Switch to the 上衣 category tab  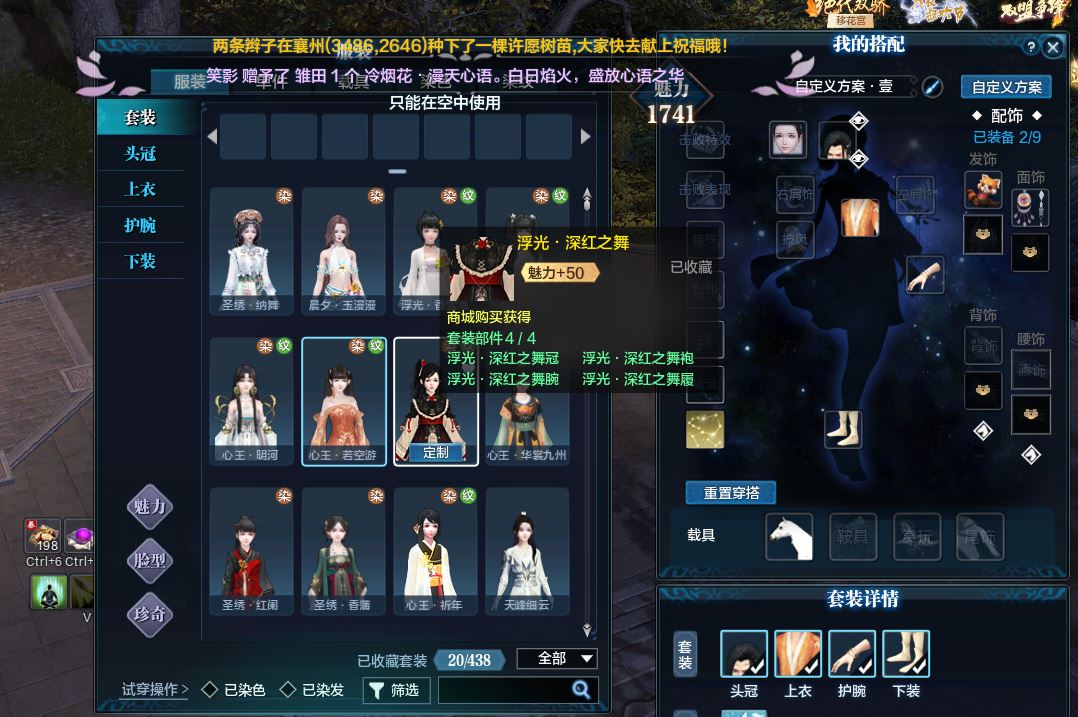tap(140, 190)
